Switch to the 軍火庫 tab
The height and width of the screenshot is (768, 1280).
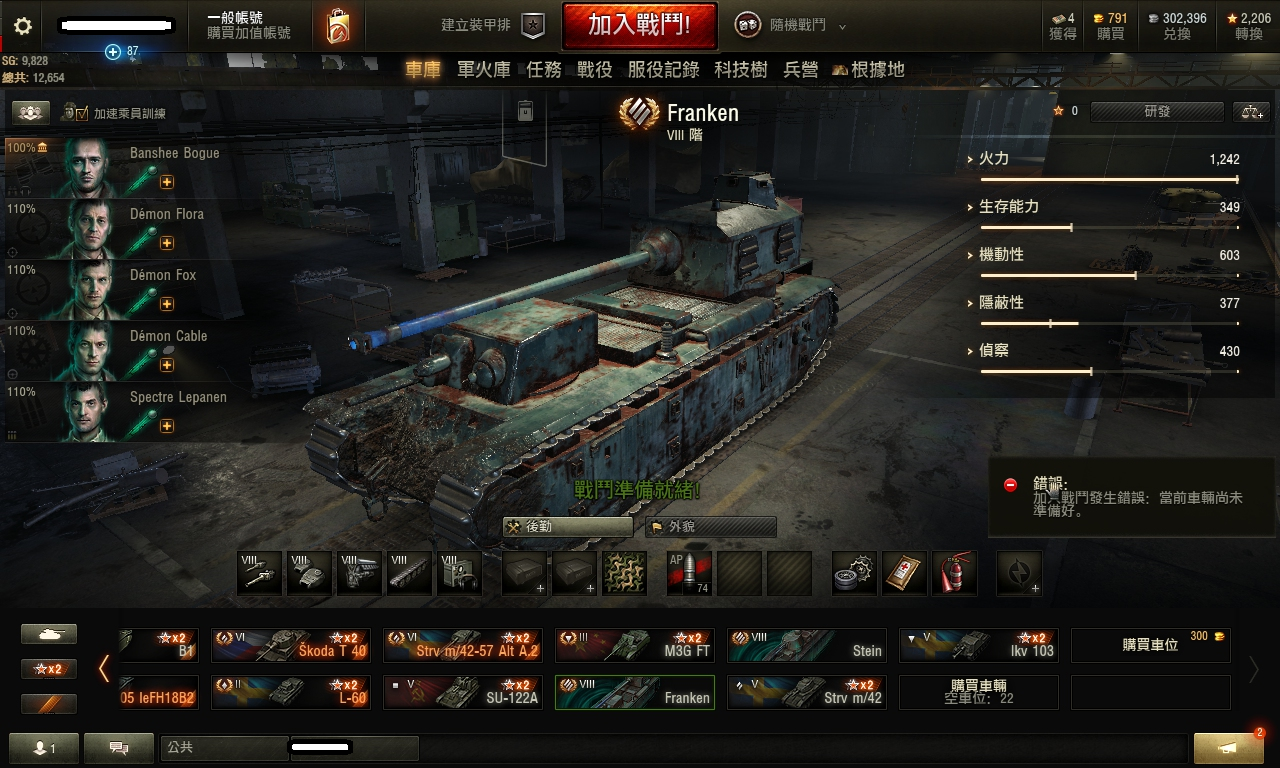pyautogui.click(x=483, y=69)
